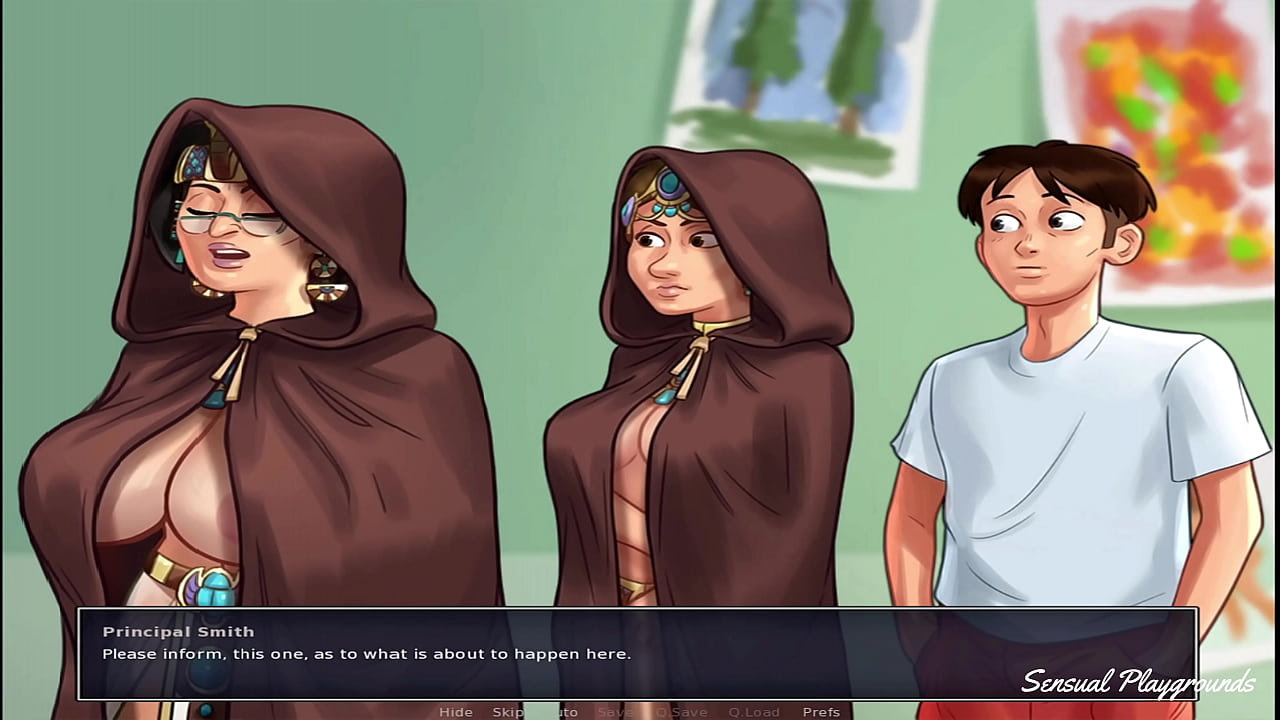This screenshot has width=1280, height=720.
Task: Open the Save menu
Action: [x=614, y=712]
